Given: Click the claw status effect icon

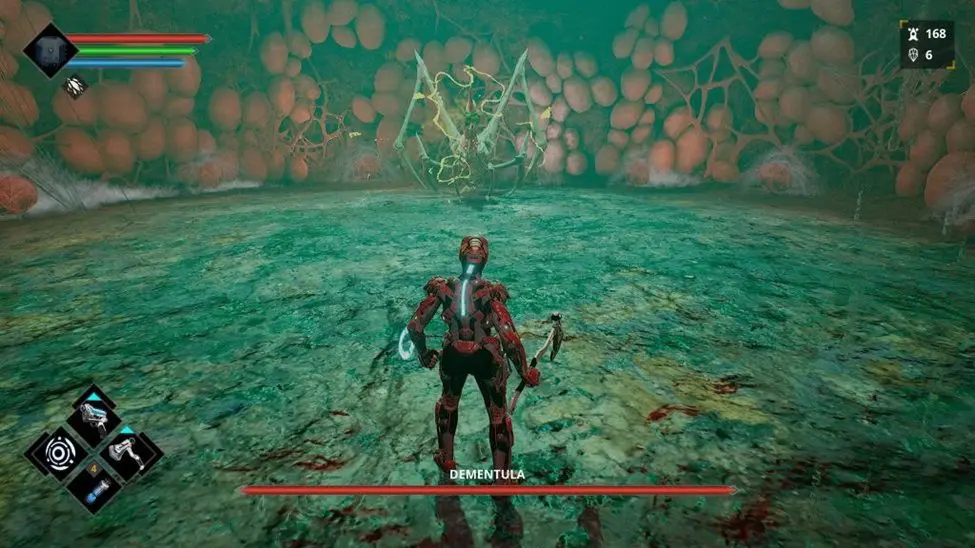Looking at the screenshot, I should click(x=75, y=86).
